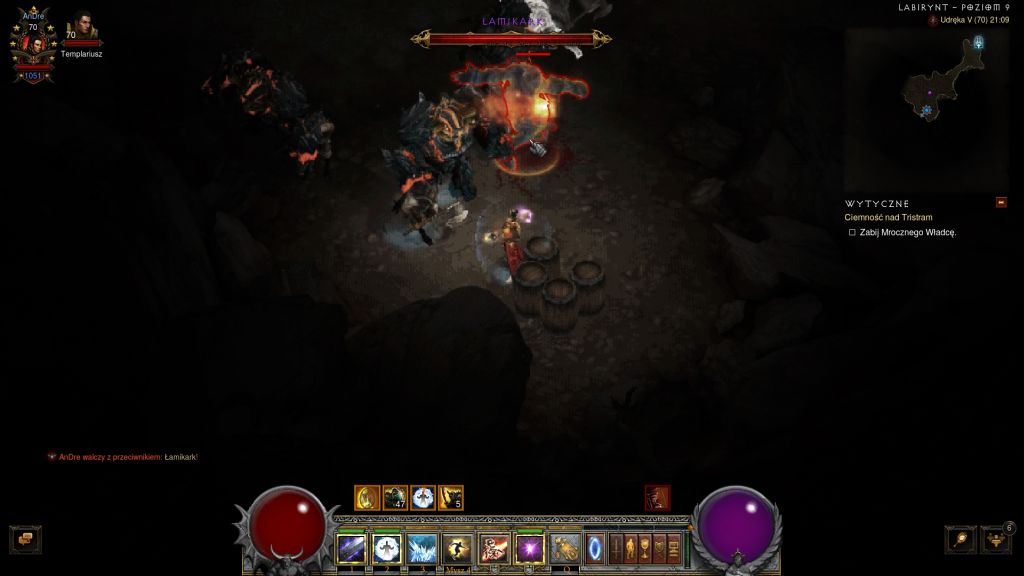Image resolution: width=1024 pixels, height=576 pixels.
Task: Open the chat speech-bubble button
Action: tap(25, 539)
